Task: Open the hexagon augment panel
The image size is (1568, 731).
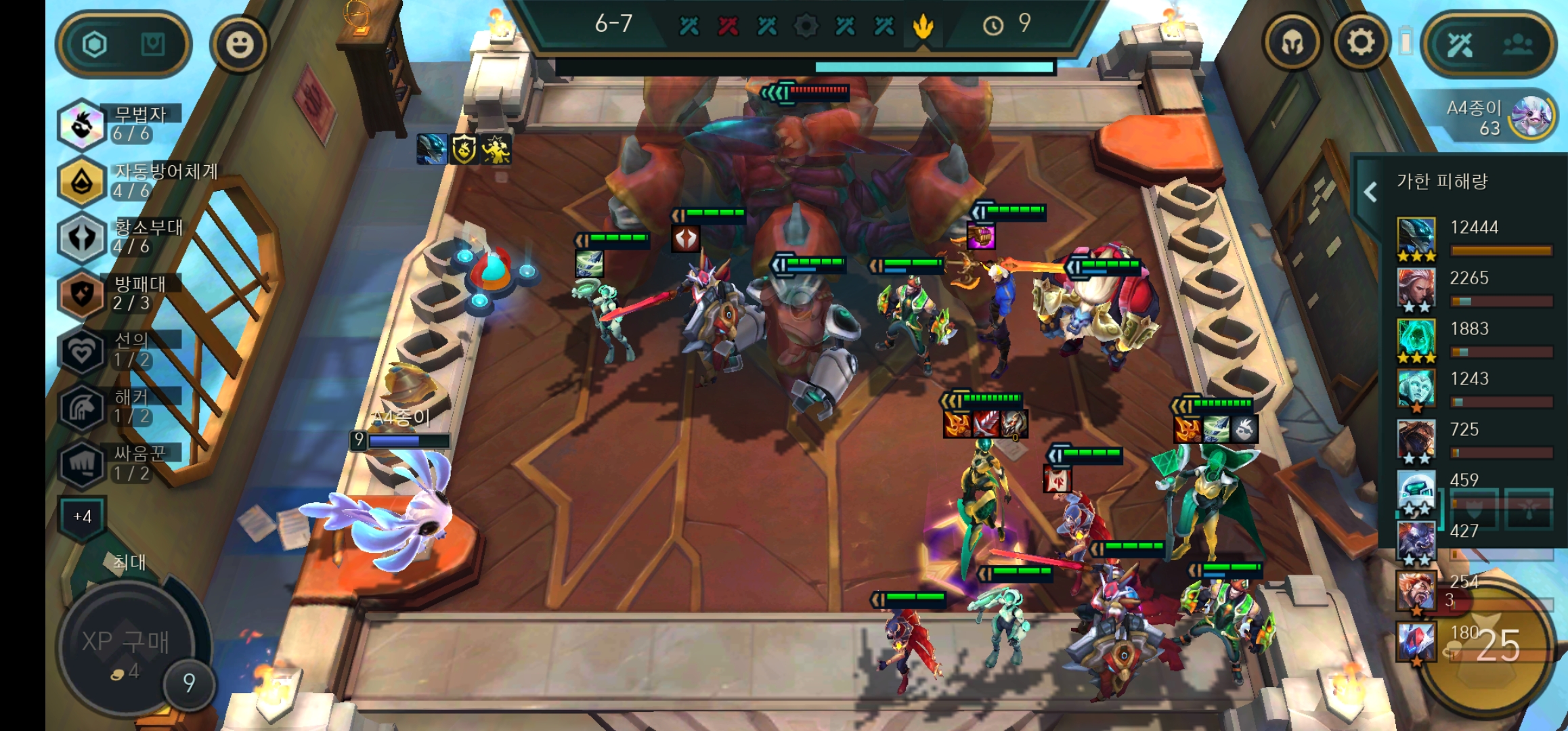Action: click(95, 45)
